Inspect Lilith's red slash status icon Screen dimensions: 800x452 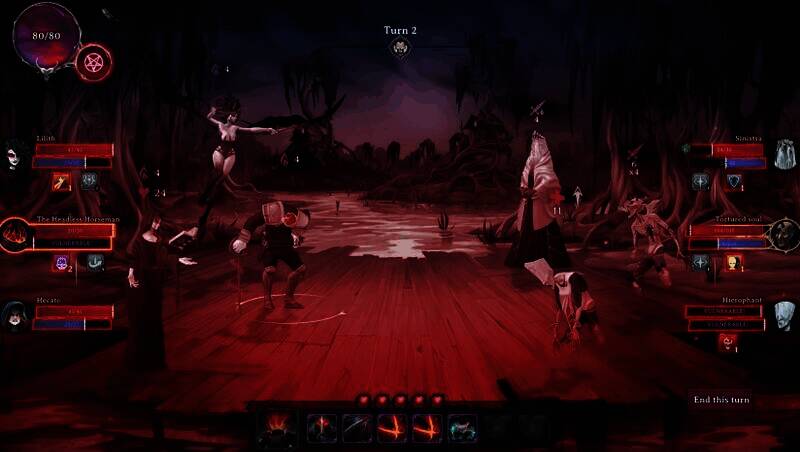point(61,181)
